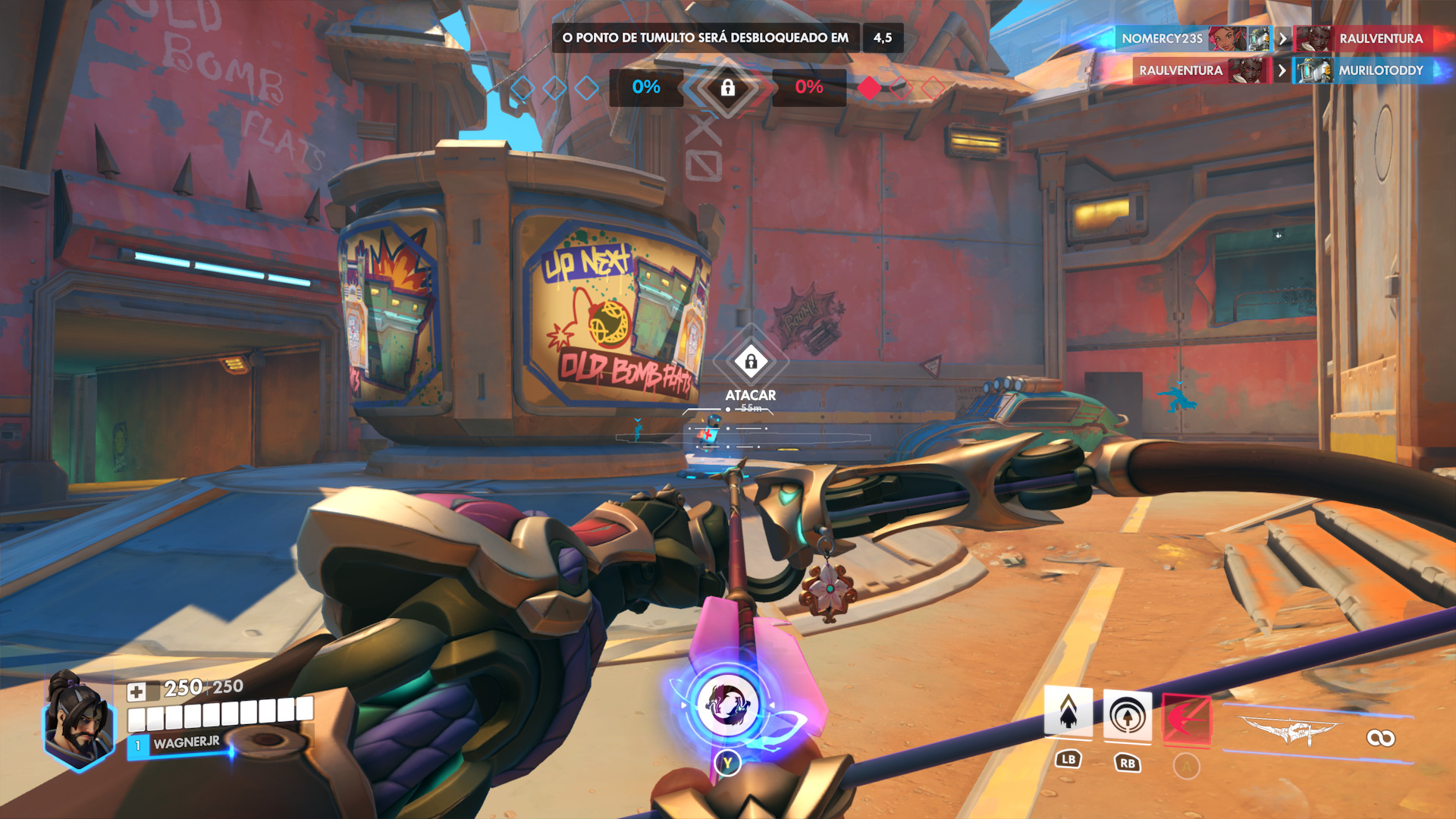Viewport: 1456px width, 819px height.
Task: Activate the Dragonstrike ultimate icon
Action: 725,705
